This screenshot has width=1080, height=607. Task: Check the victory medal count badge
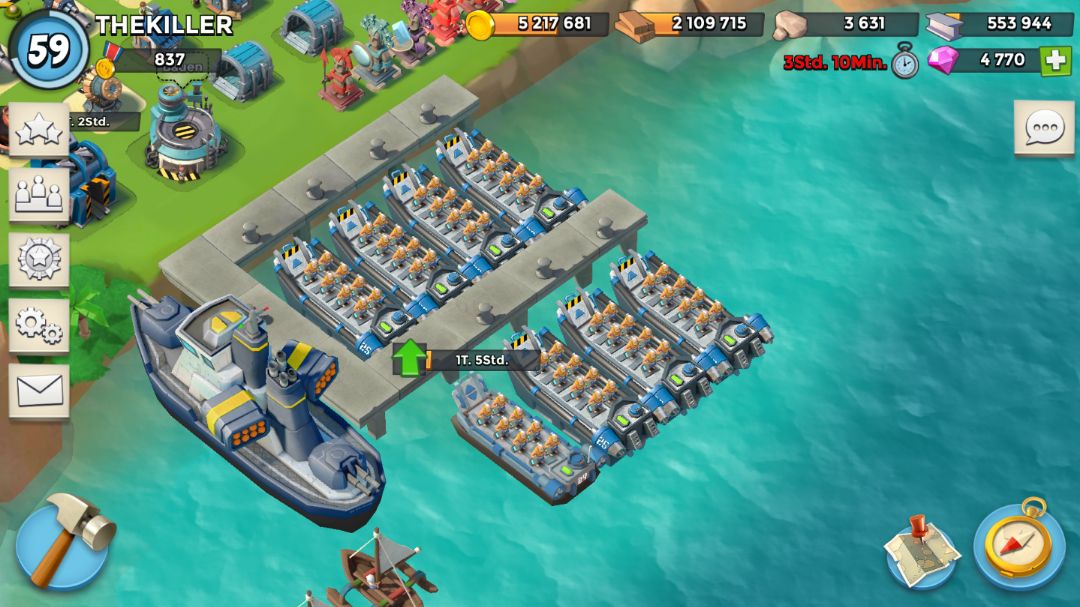coord(160,61)
